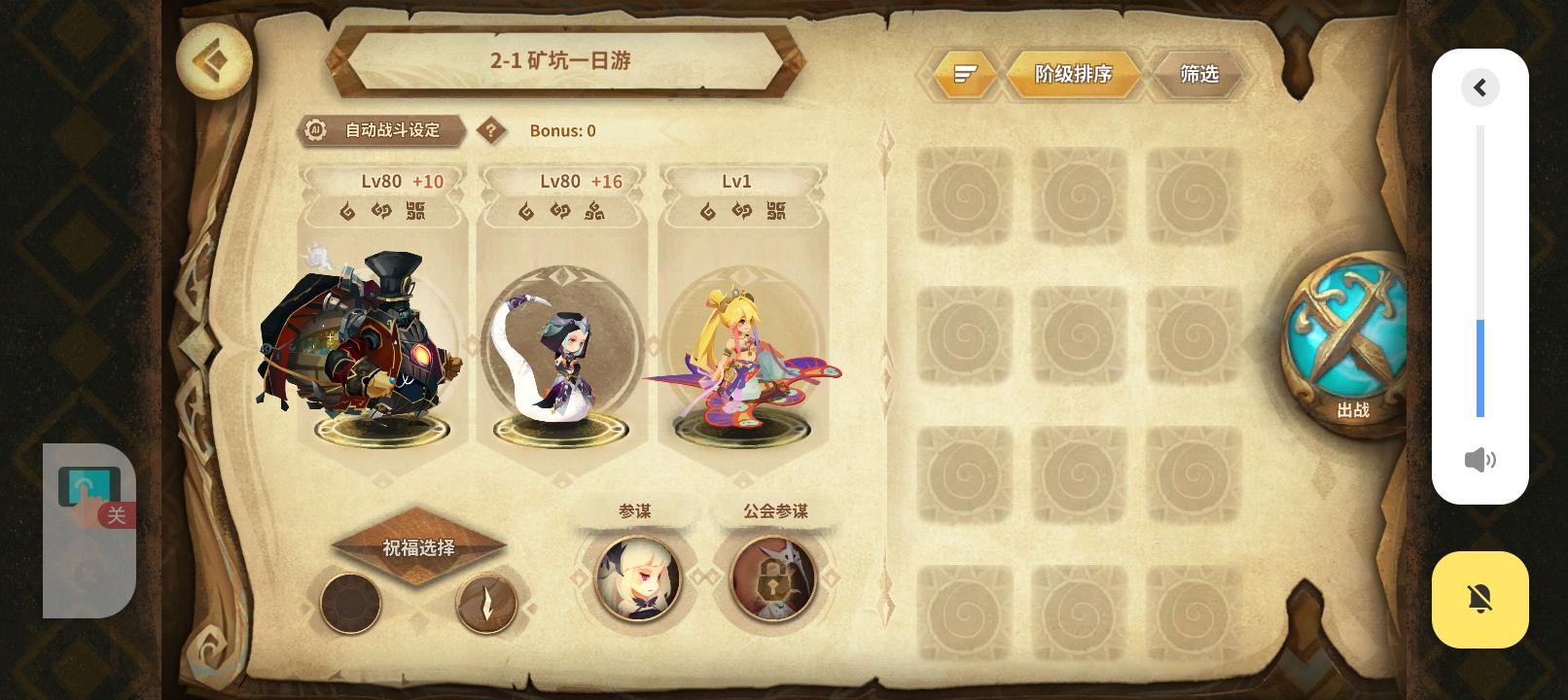Open the sort list icon beside 阶级排序

(x=963, y=74)
